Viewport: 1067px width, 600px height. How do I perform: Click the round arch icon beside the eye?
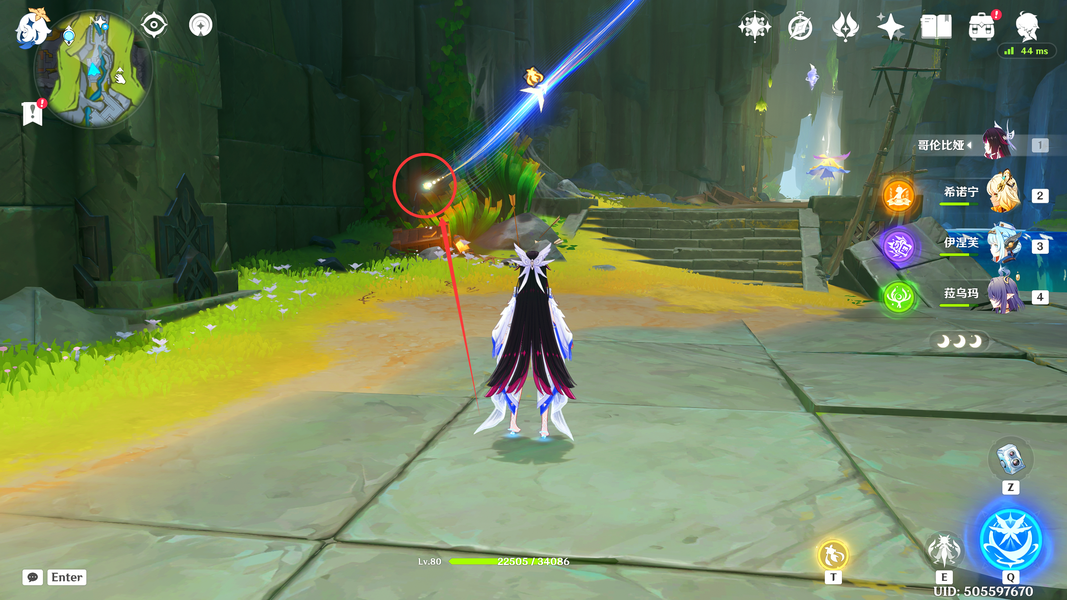[x=201, y=25]
